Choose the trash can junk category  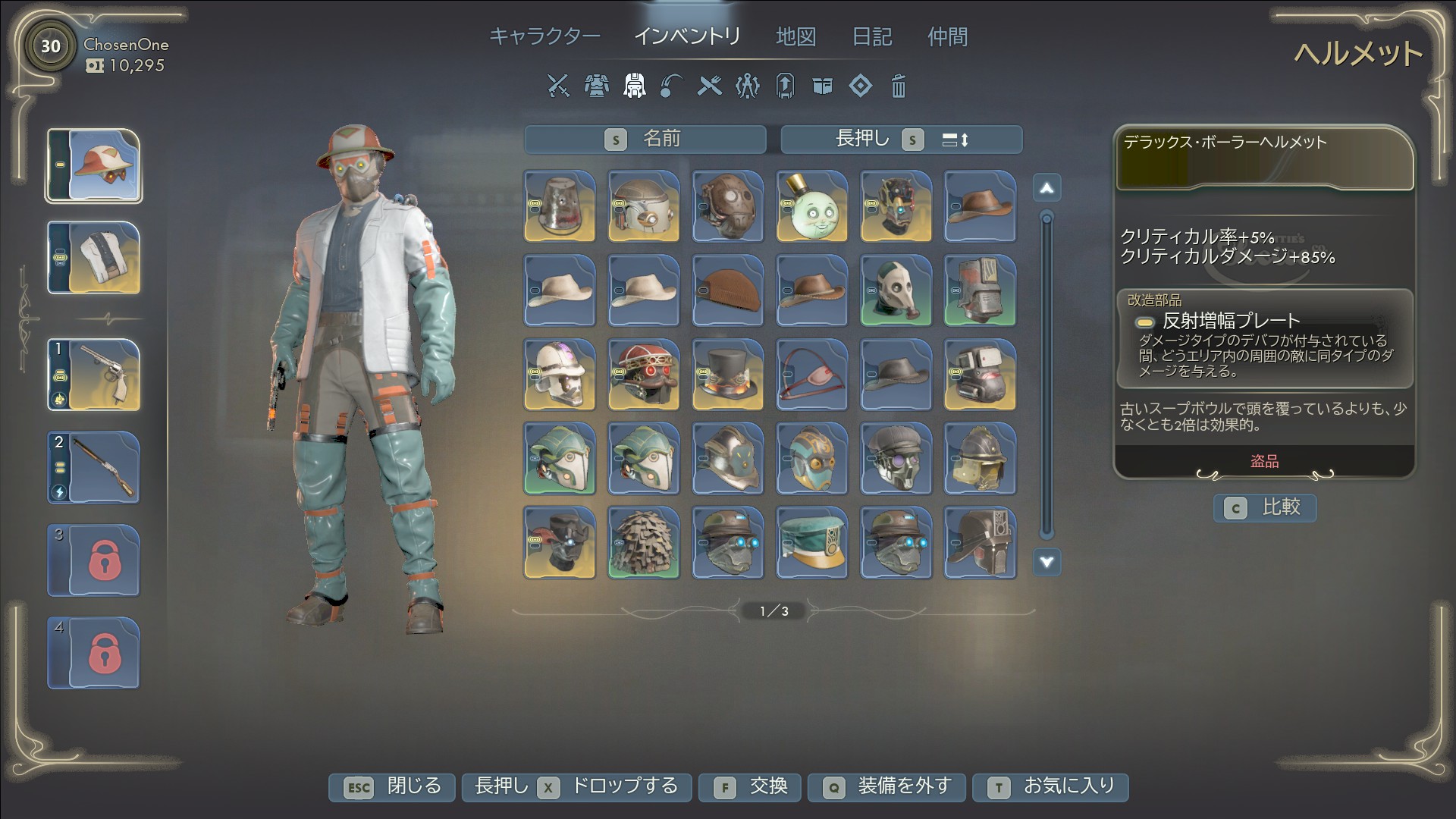(x=898, y=86)
